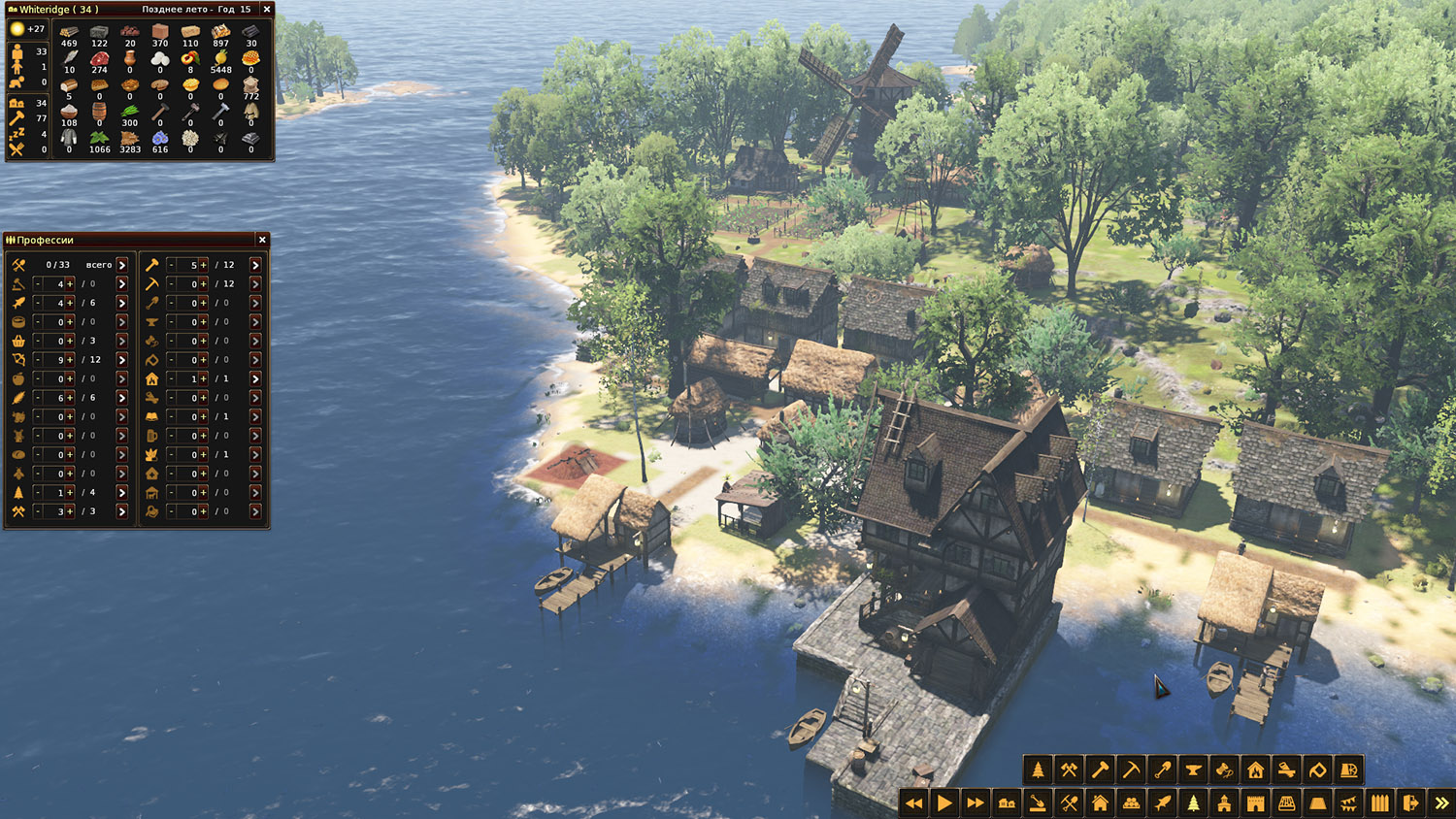Add a worker to the builder hammer profession
1456x819 pixels.
coord(203,265)
